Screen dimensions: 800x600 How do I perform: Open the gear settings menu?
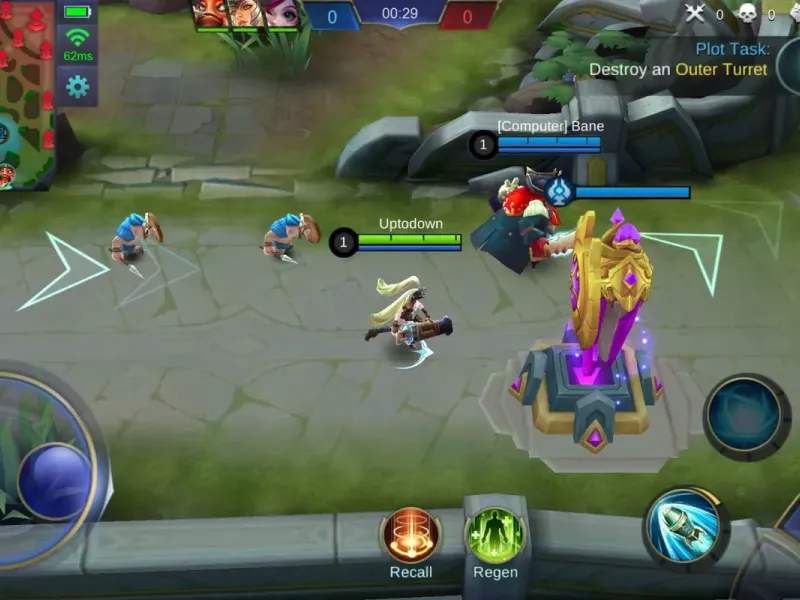77,87
